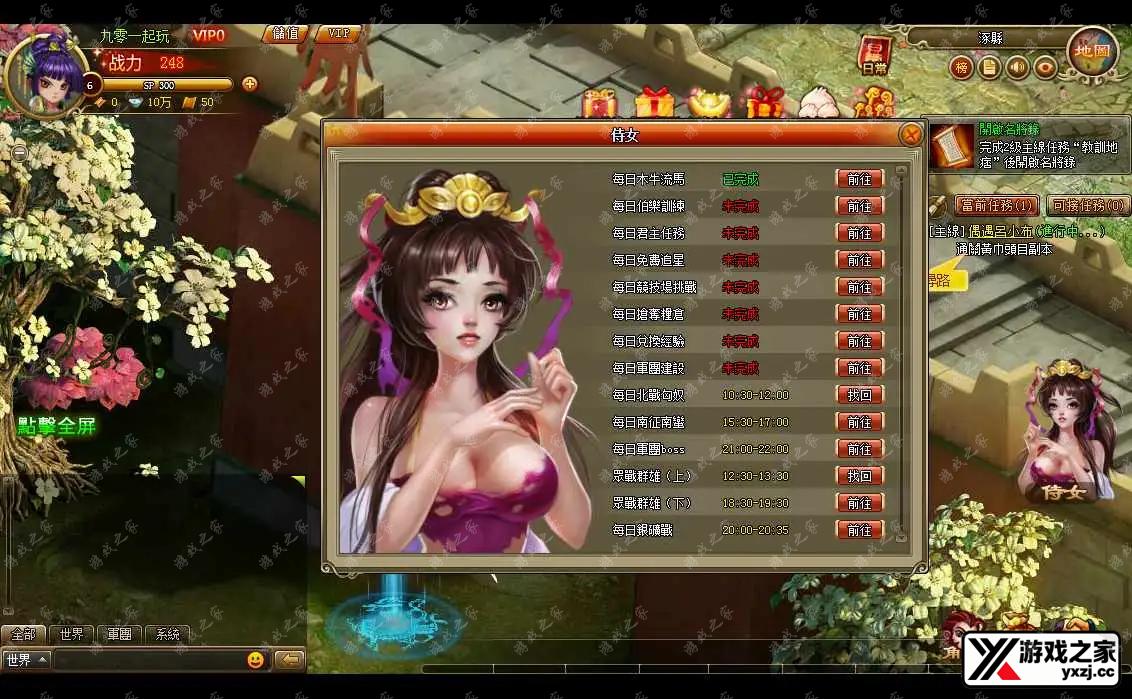Viewport: 1132px width, 699px height.
Task: Show the 當前任務 current quests tab
Action: [996, 206]
